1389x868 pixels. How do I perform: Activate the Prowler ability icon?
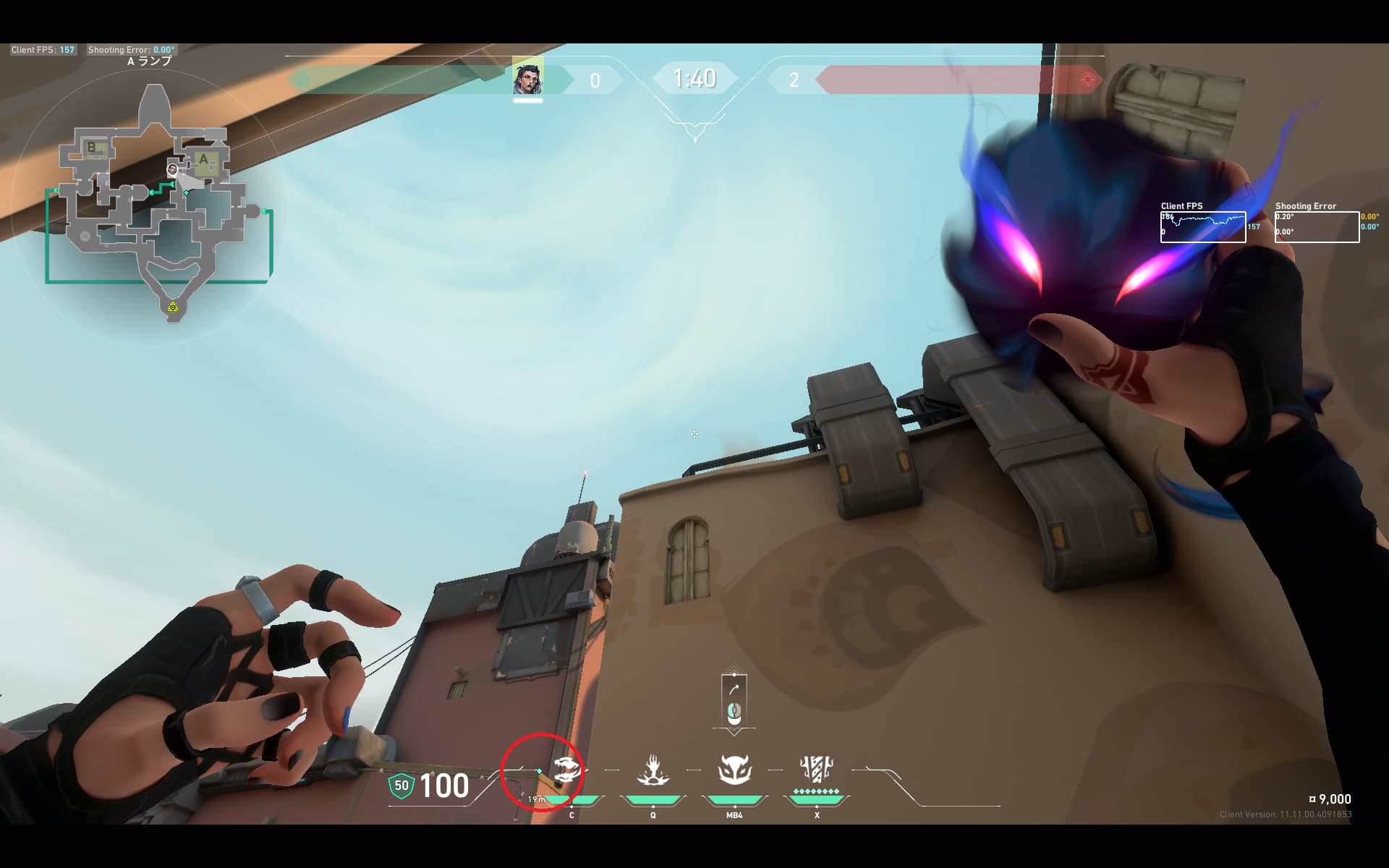[566, 771]
